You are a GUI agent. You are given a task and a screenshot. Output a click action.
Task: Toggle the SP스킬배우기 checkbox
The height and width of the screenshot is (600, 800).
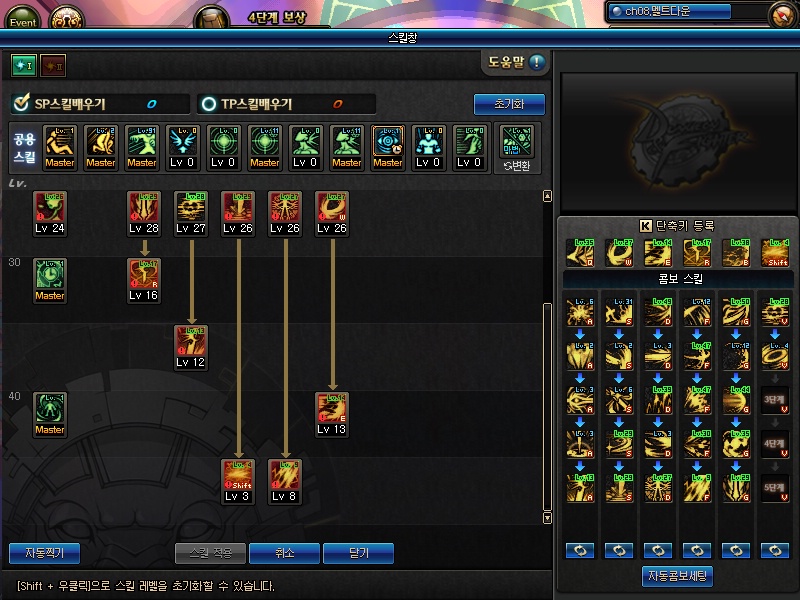[x=21, y=104]
